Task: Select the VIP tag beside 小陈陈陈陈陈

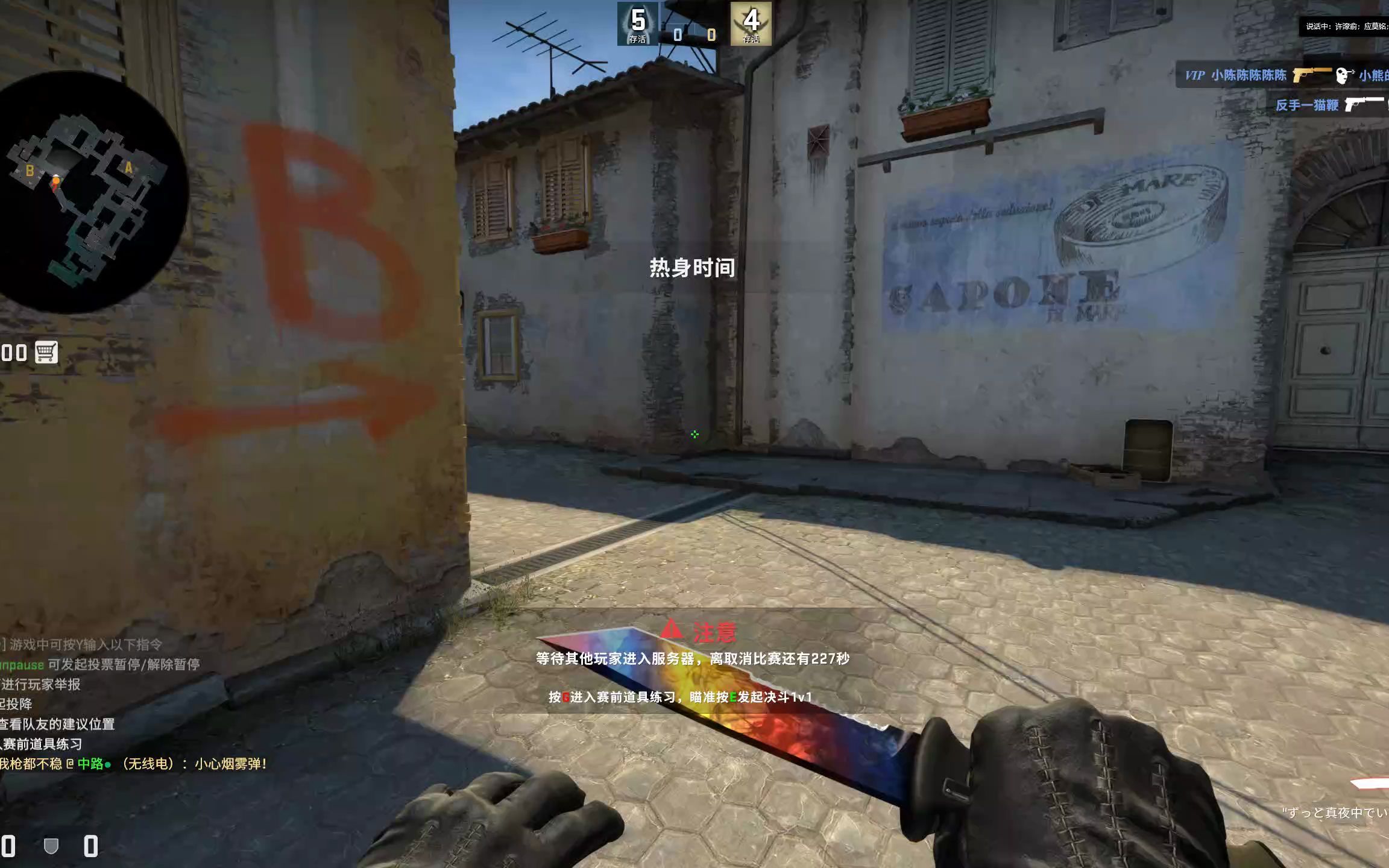Action: [1195, 75]
